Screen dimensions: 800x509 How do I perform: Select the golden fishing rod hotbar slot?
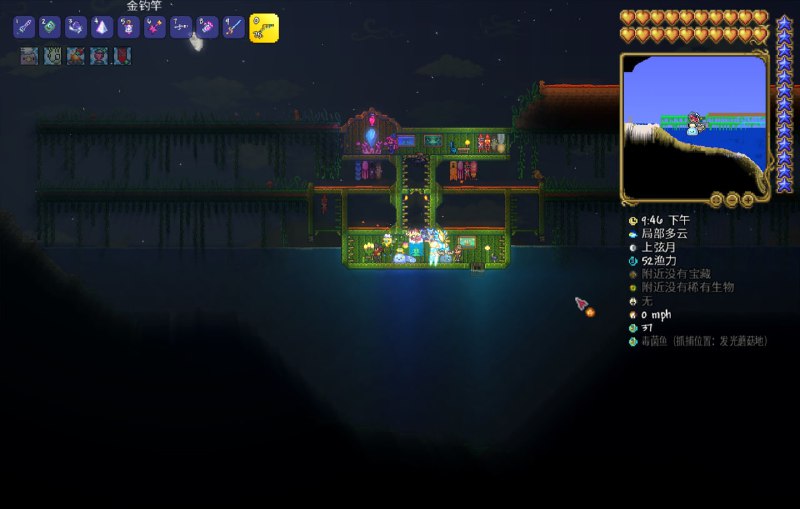coord(263,28)
